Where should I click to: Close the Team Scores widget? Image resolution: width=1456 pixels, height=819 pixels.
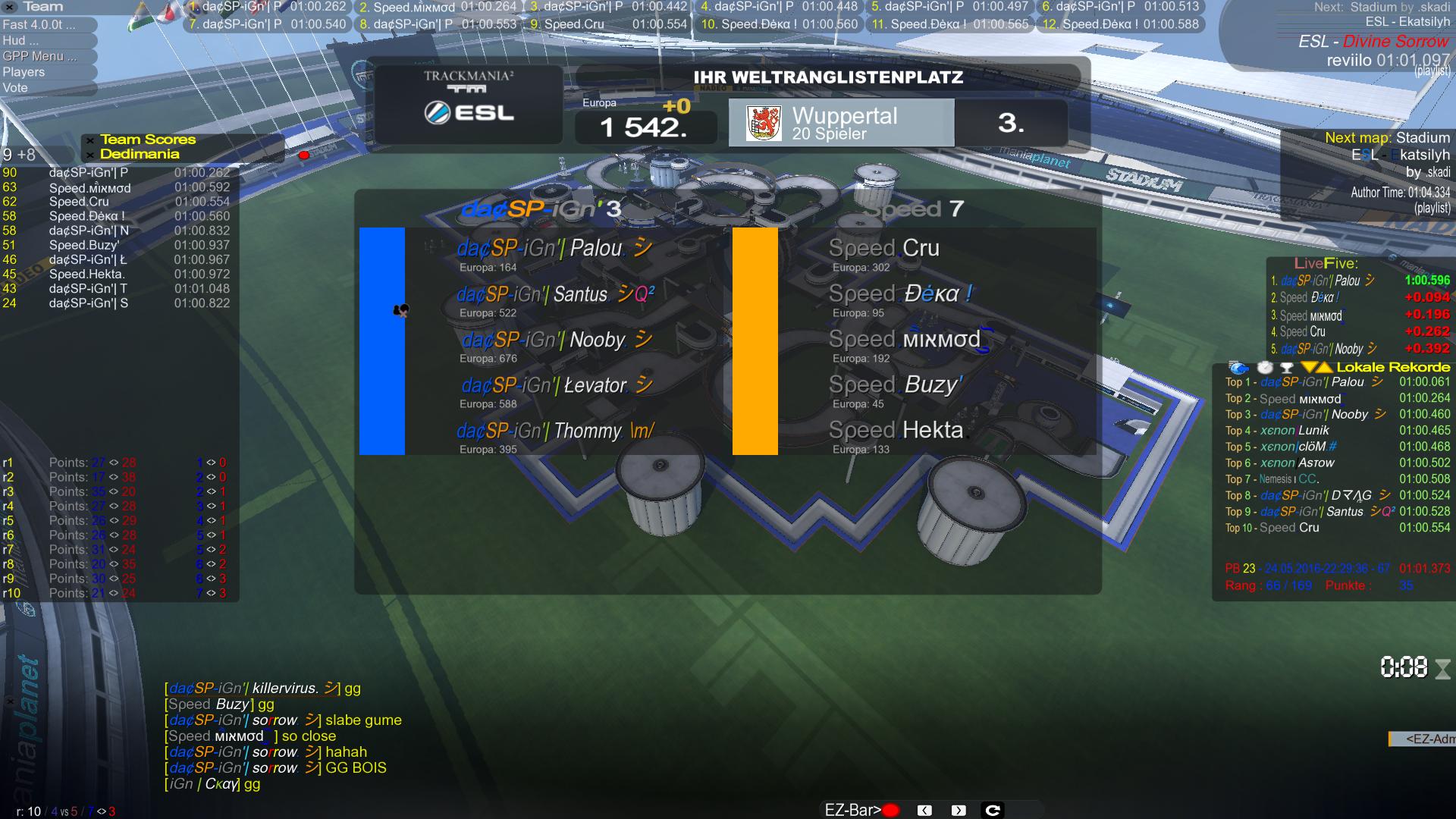[90, 140]
